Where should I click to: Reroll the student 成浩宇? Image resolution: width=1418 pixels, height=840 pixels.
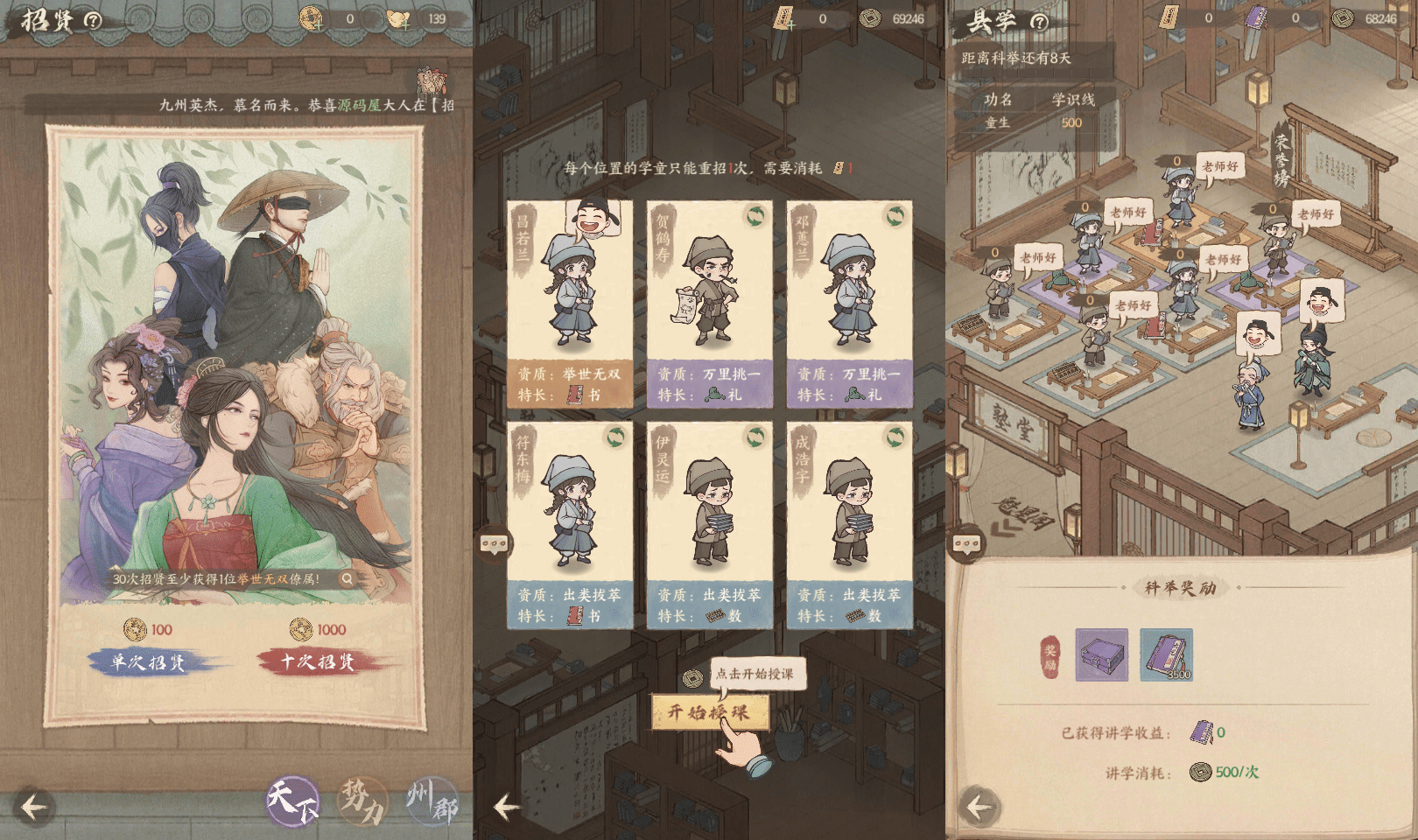click(x=895, y=437)
